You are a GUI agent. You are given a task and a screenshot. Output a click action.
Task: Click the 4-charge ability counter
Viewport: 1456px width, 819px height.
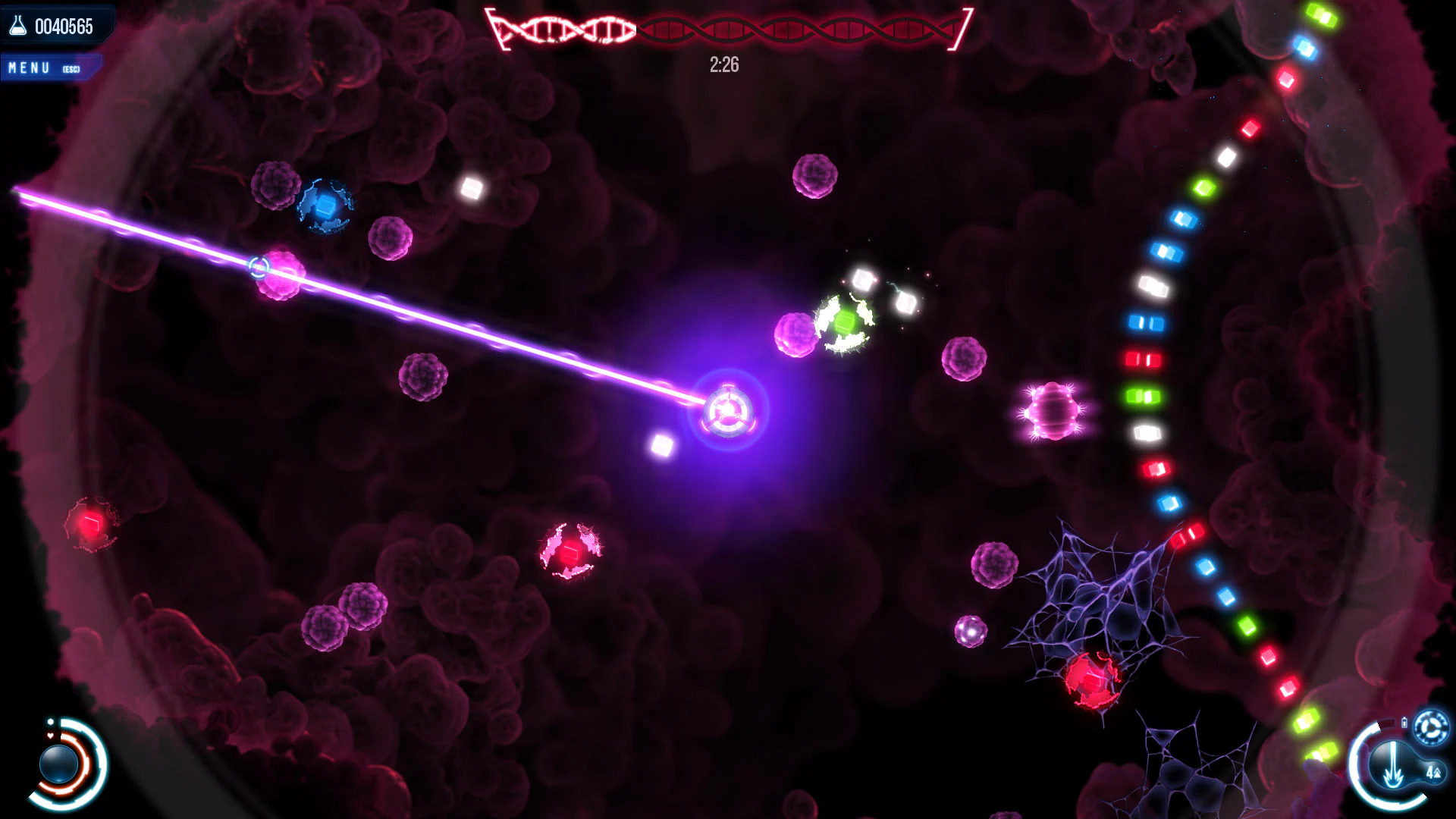click(x=1433, y=772)
